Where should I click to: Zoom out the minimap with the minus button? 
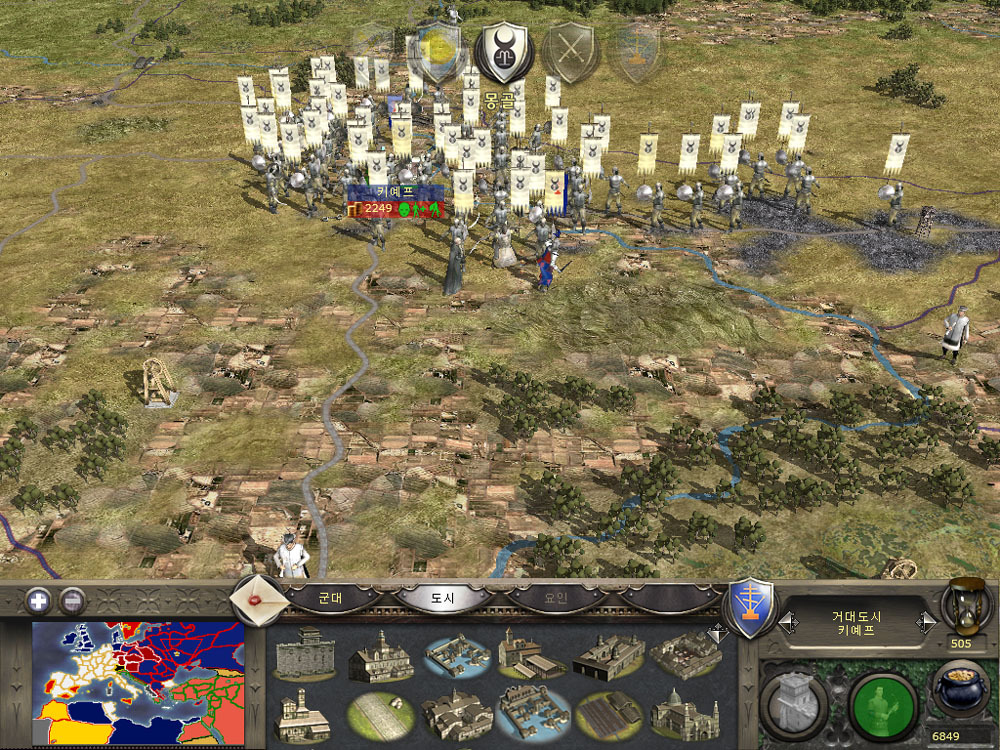(x=72, y=601)
